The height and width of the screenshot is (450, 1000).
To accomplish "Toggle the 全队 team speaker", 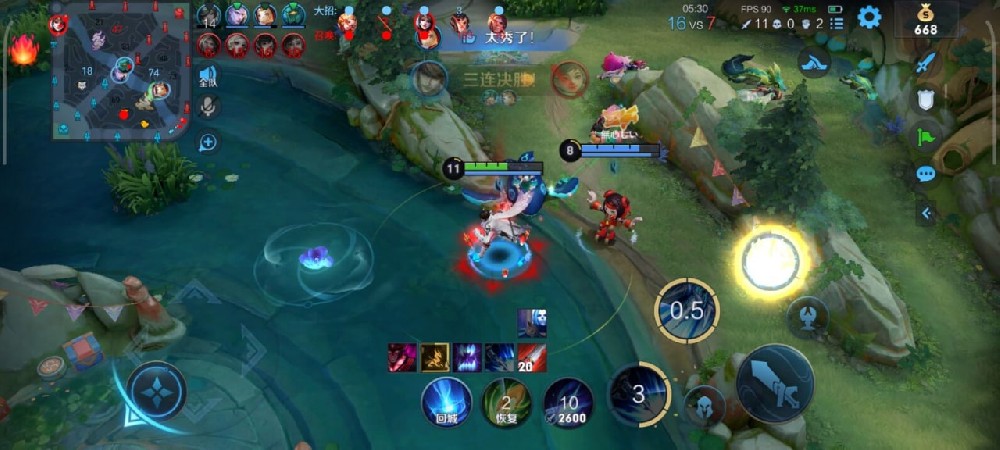I will point(208,76).
